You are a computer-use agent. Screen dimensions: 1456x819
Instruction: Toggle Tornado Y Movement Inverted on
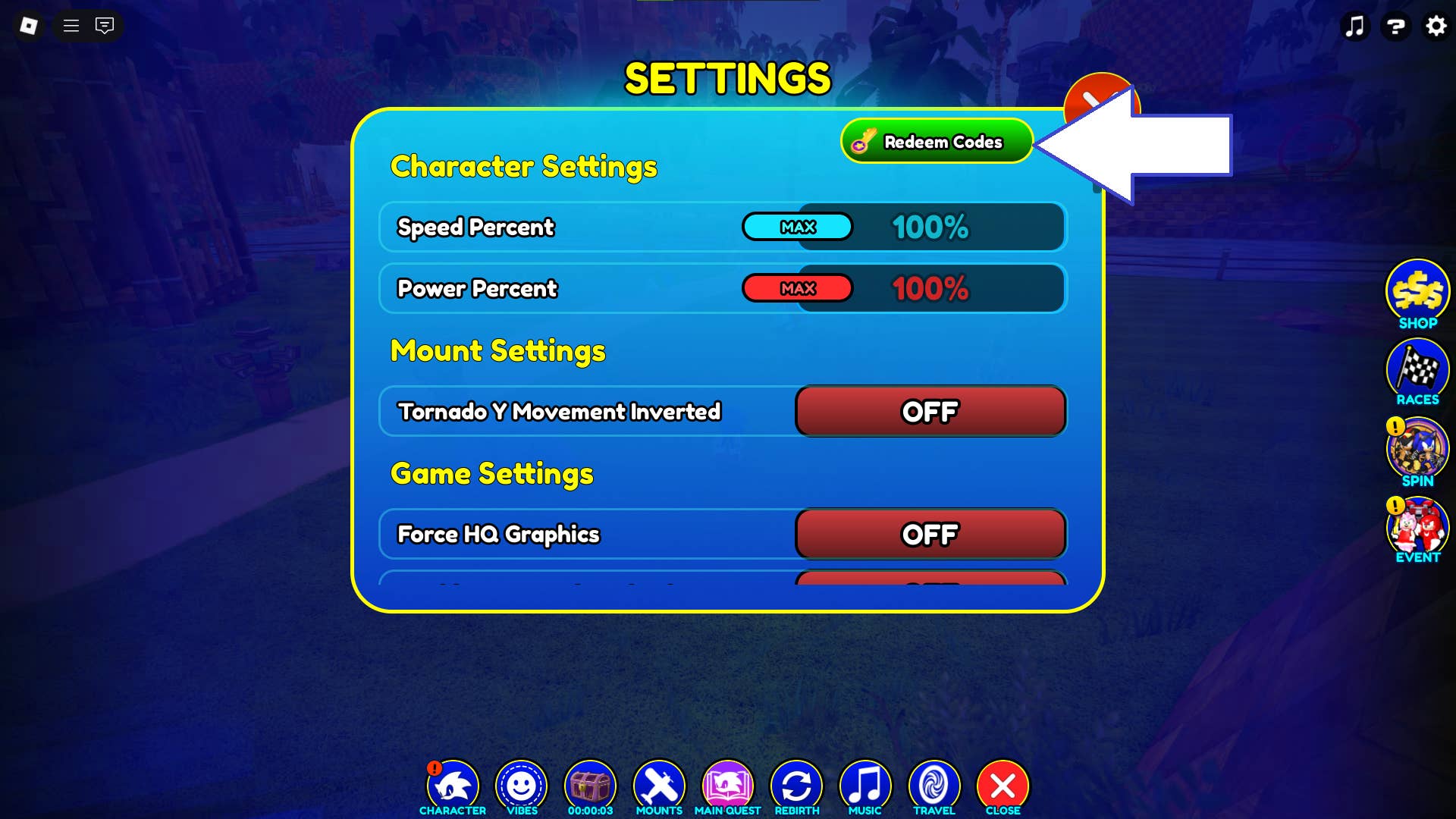(930, 412)
